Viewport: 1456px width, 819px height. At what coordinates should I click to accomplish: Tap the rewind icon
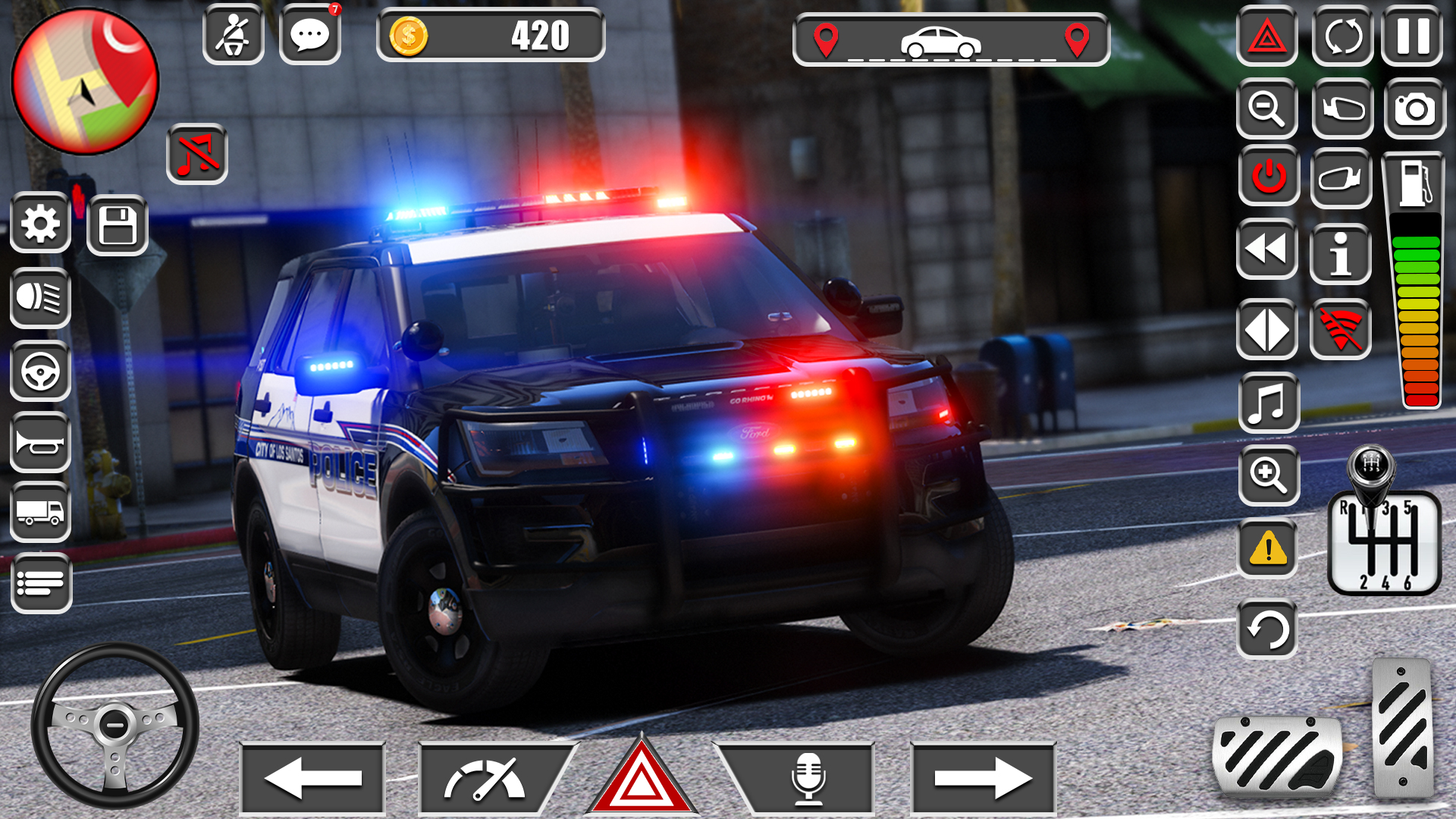tap(1267, 250)
